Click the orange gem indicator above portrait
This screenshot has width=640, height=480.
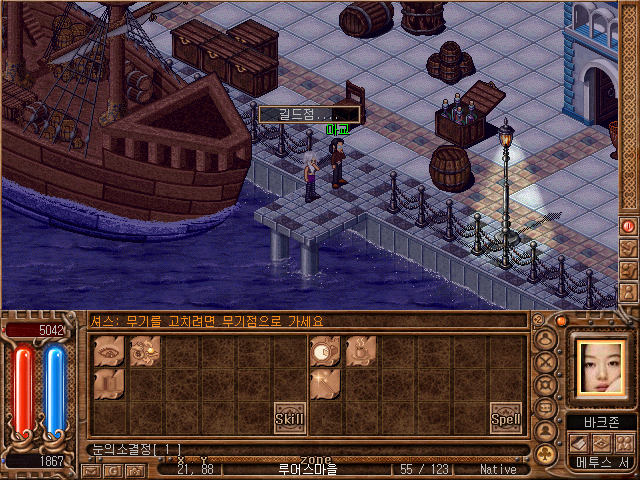561,321
